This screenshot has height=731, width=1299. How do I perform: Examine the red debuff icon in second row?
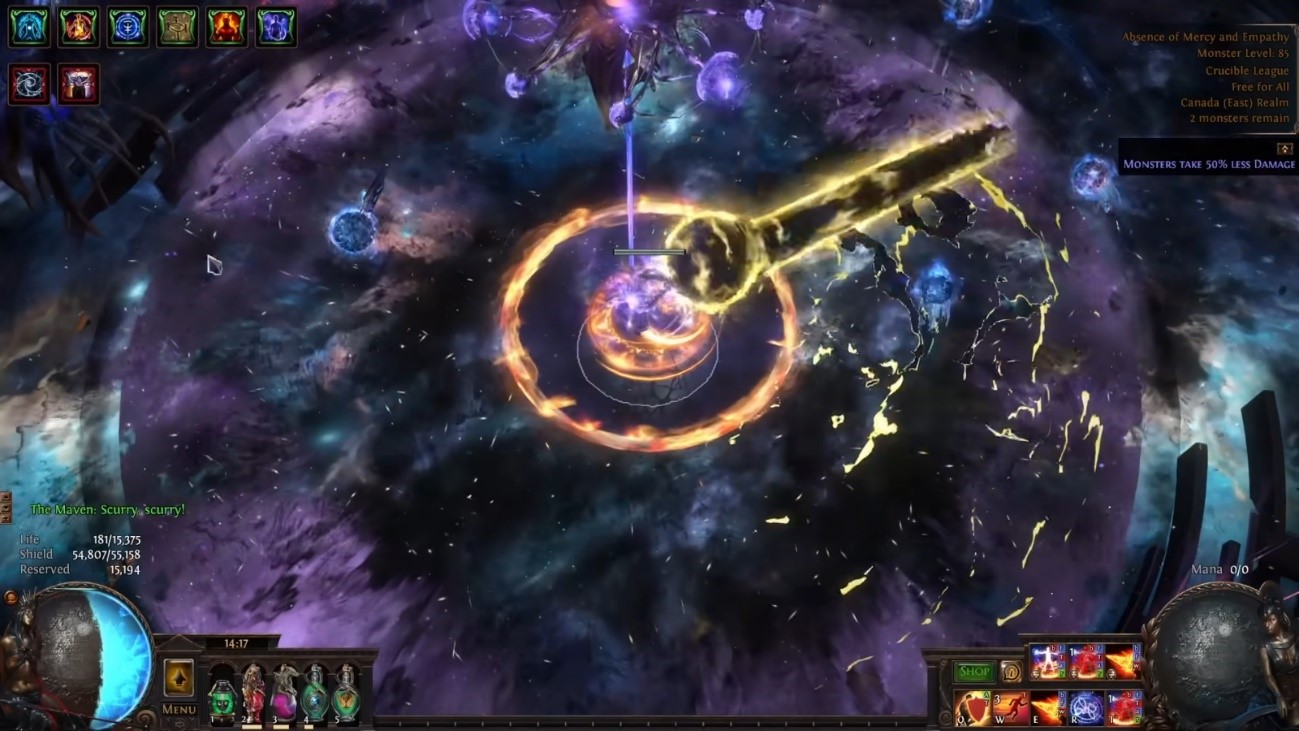coord(29,84)
